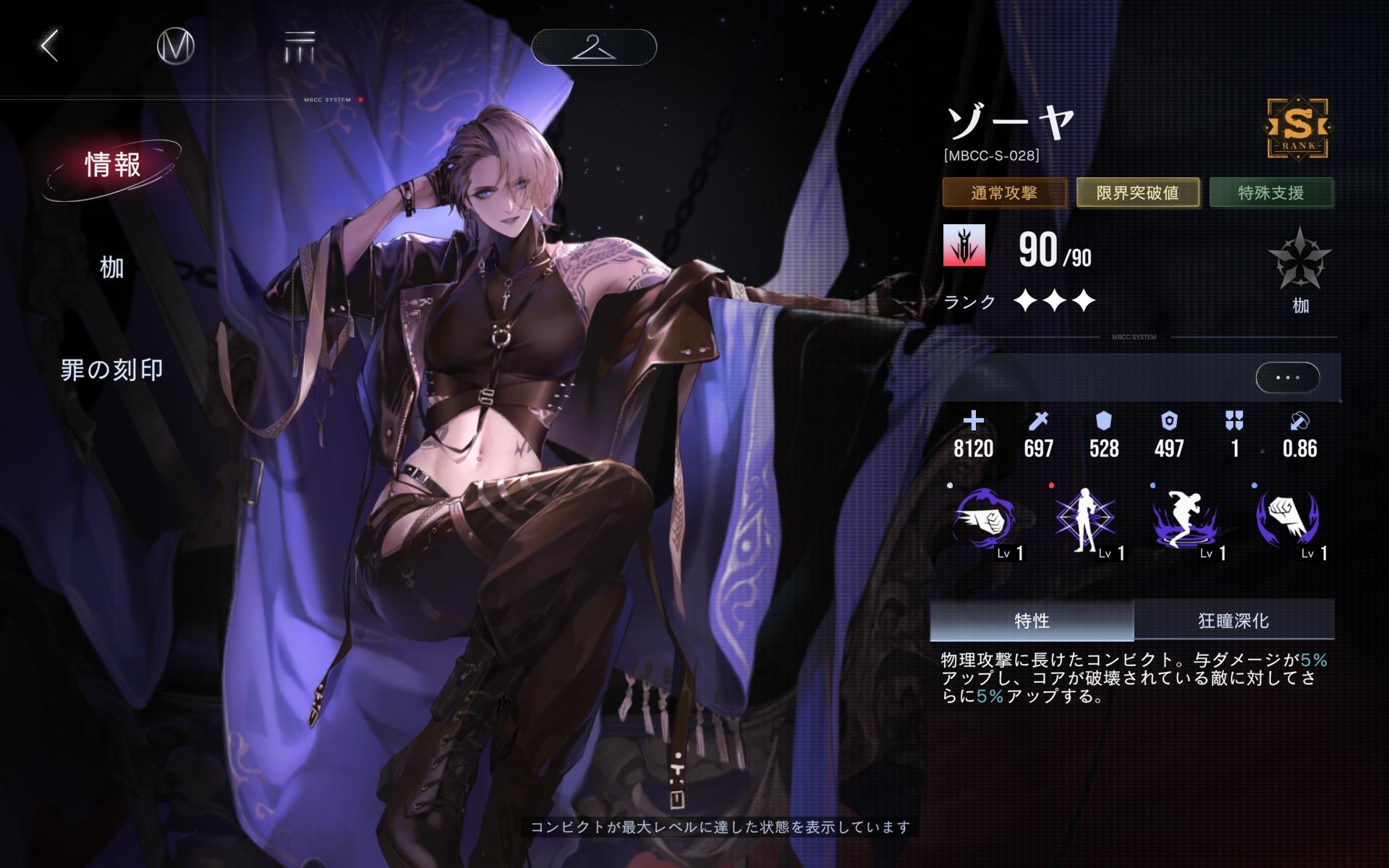1389x868 pixels.
Task: Click the hanger outfit icon at top center
Action: pyautogui.click(x=595, y=46)
